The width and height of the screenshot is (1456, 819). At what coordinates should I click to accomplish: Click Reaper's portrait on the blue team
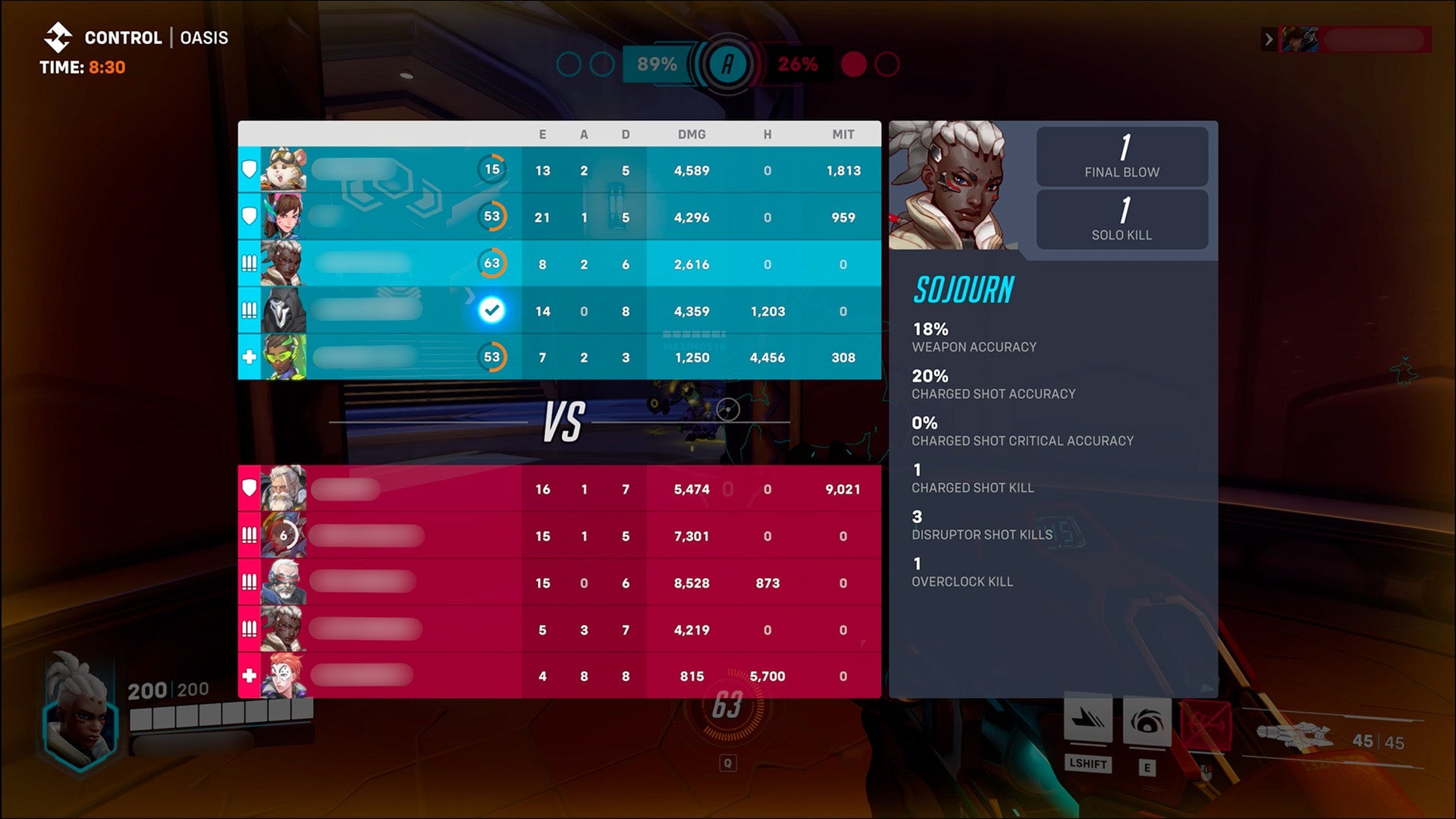click(x=284, y=309)
